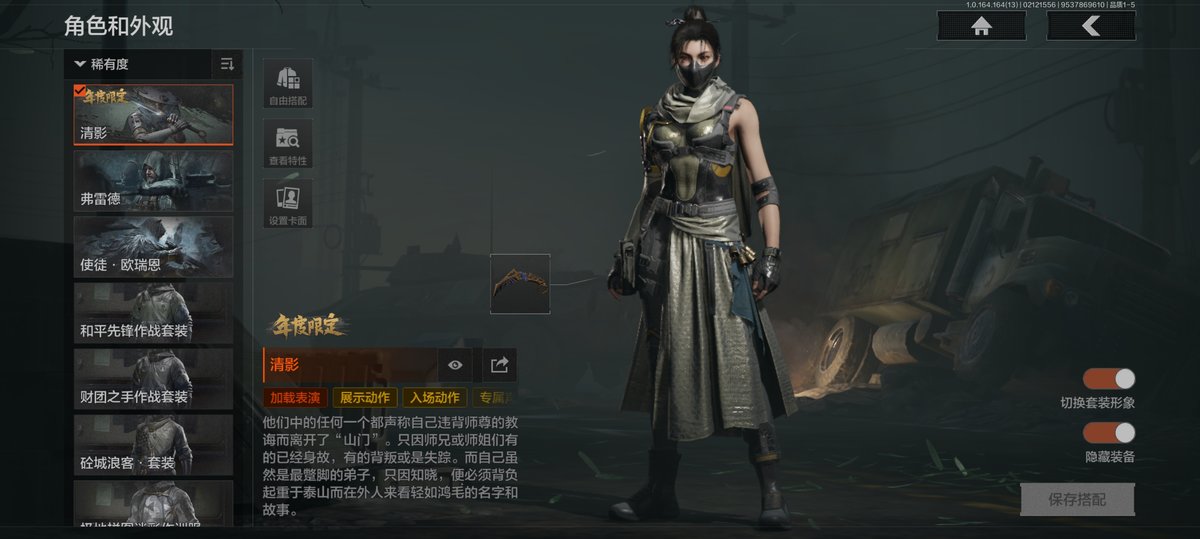
Task: Select the 清影 outfit thumbnail
Action: 153,115
